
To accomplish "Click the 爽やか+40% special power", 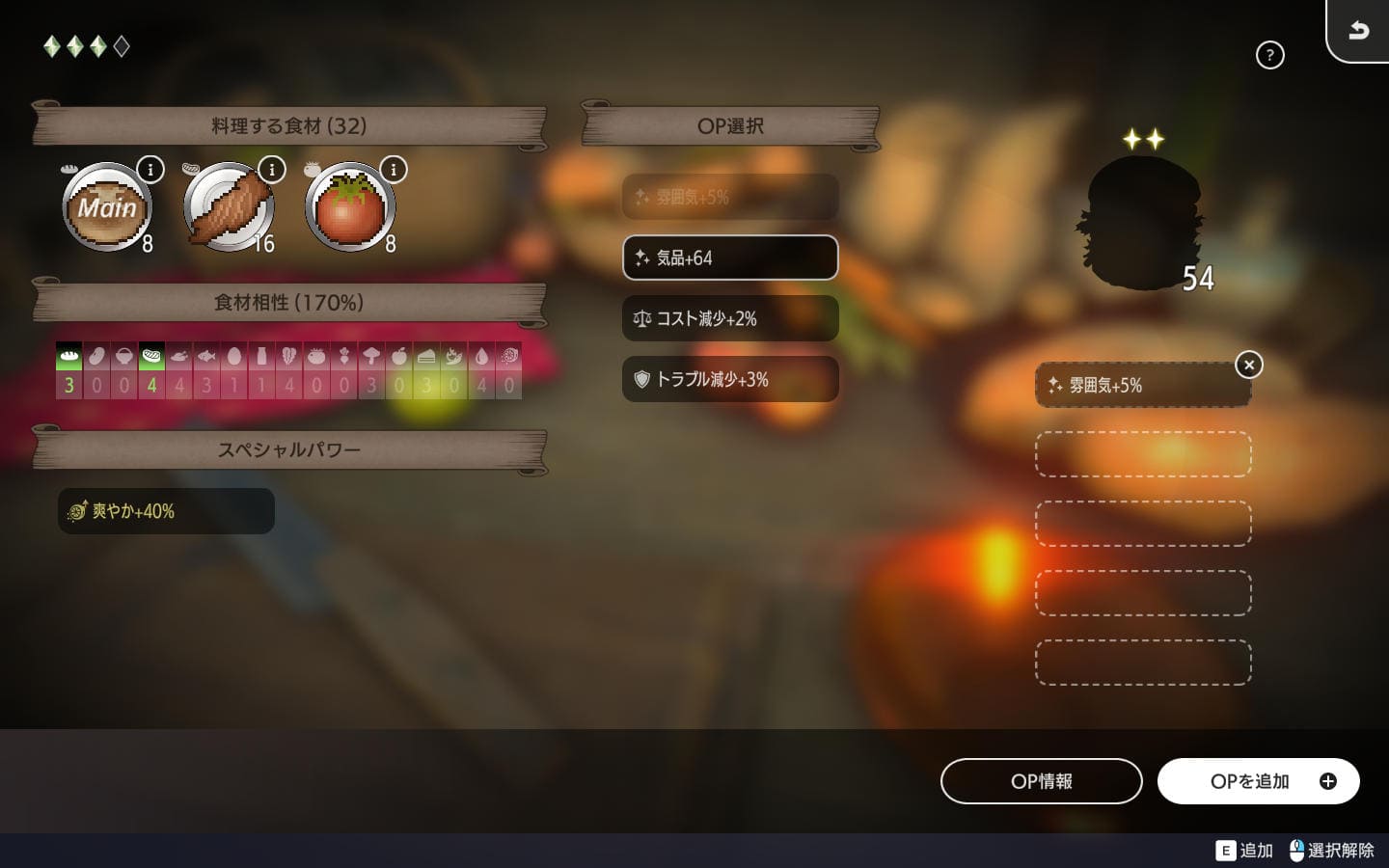I will tap(166, 511).
